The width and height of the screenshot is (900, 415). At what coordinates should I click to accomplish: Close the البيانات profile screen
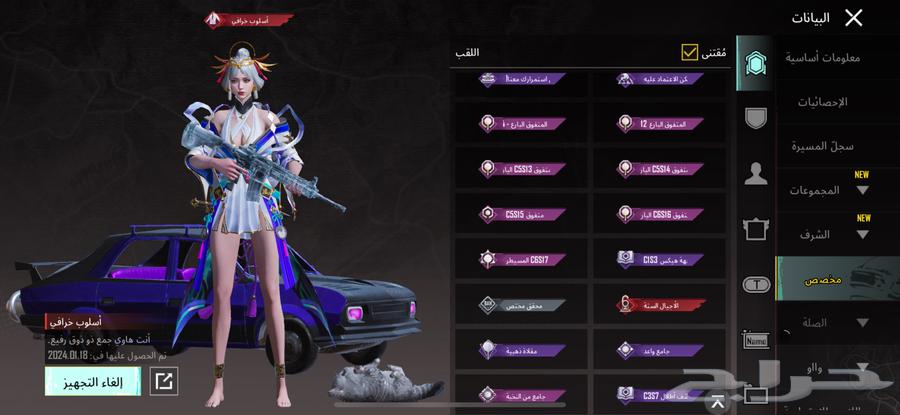point(853,18)
